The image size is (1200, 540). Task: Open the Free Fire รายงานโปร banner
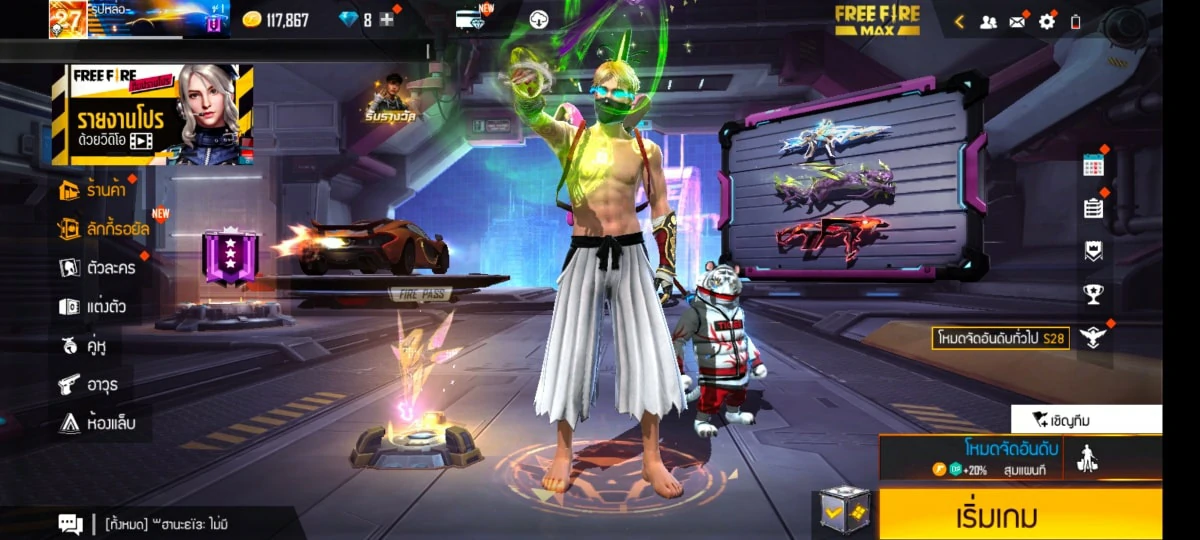tap(152, 114)
